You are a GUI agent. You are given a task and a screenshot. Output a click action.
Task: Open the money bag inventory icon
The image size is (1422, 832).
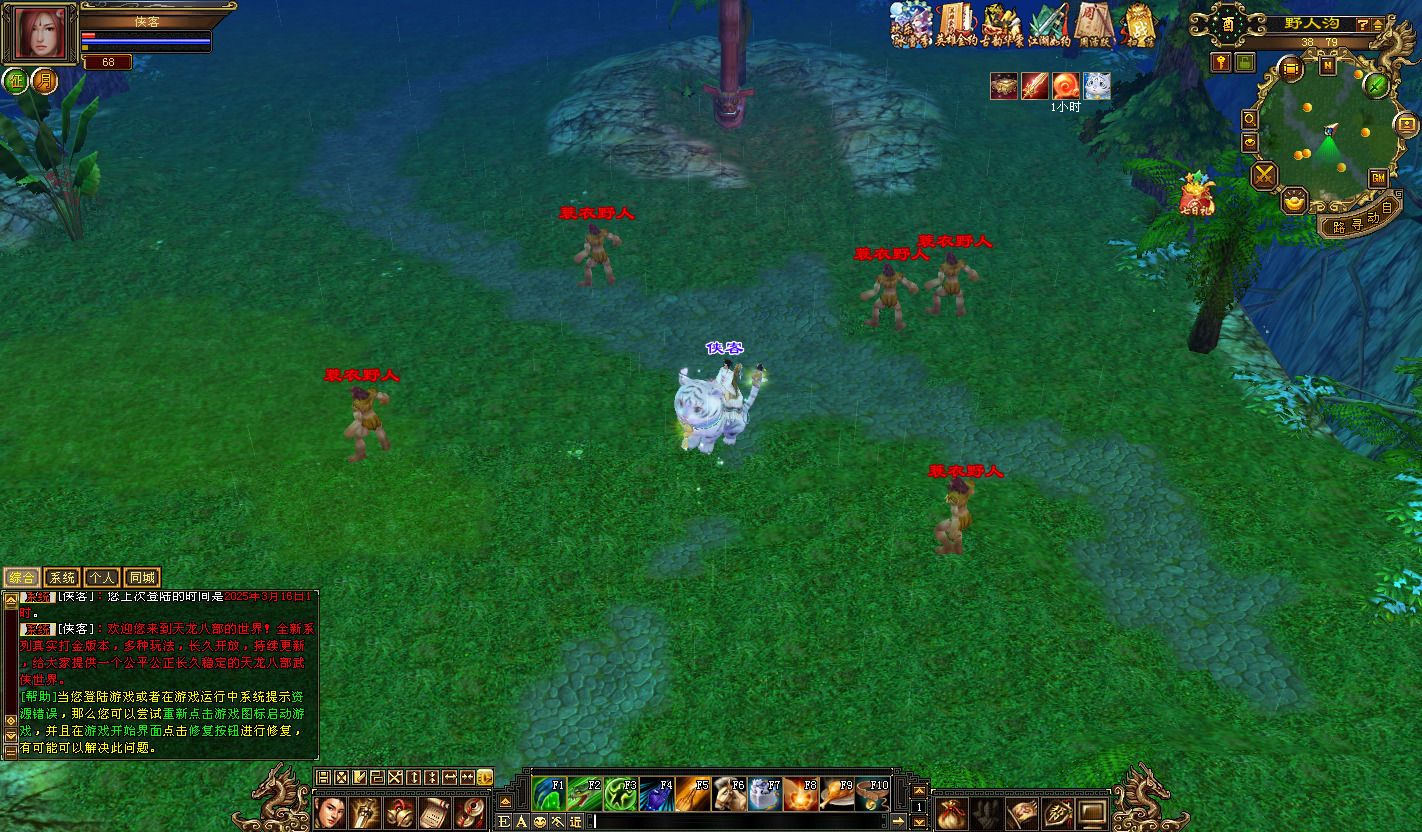click(953, 813)
